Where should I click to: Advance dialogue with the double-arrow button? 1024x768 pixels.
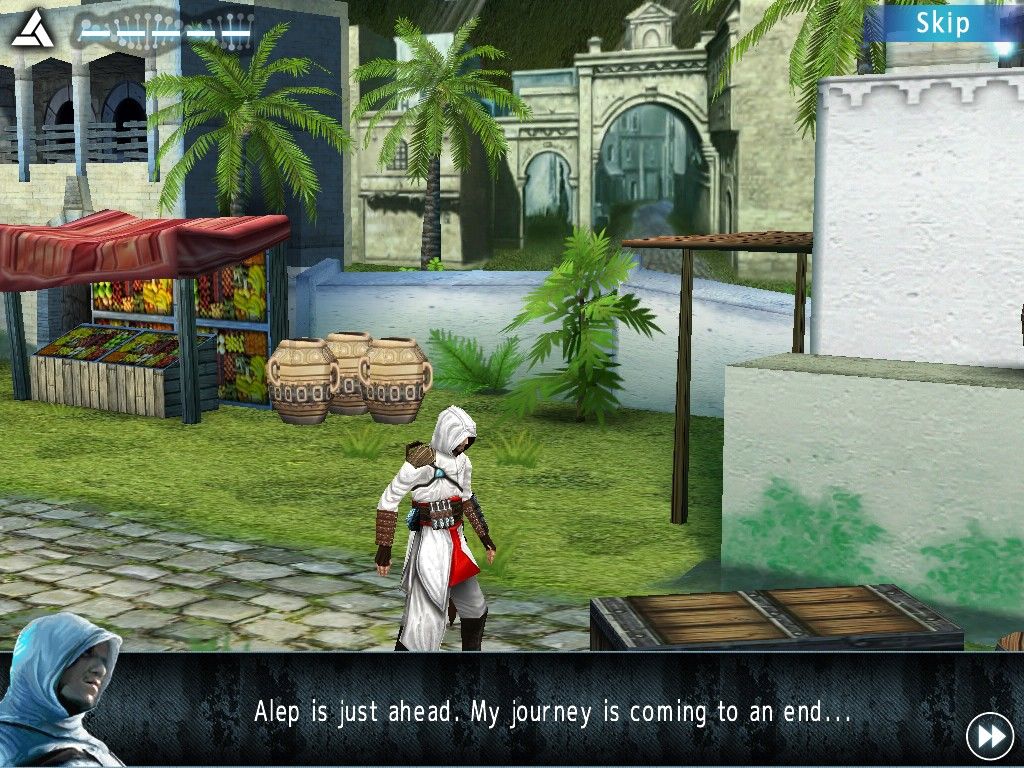point(990,736)
